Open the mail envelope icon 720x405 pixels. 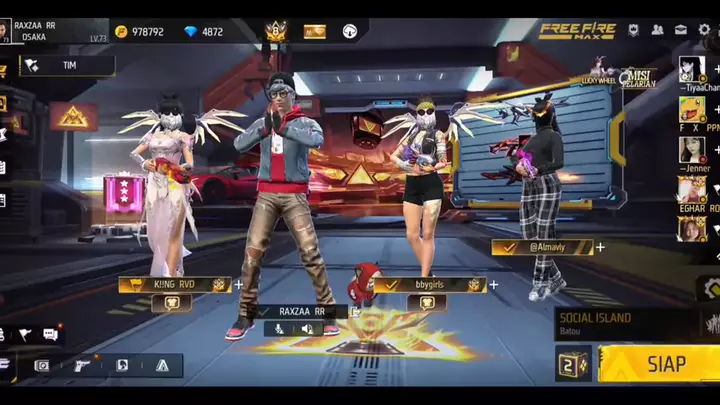681,30
